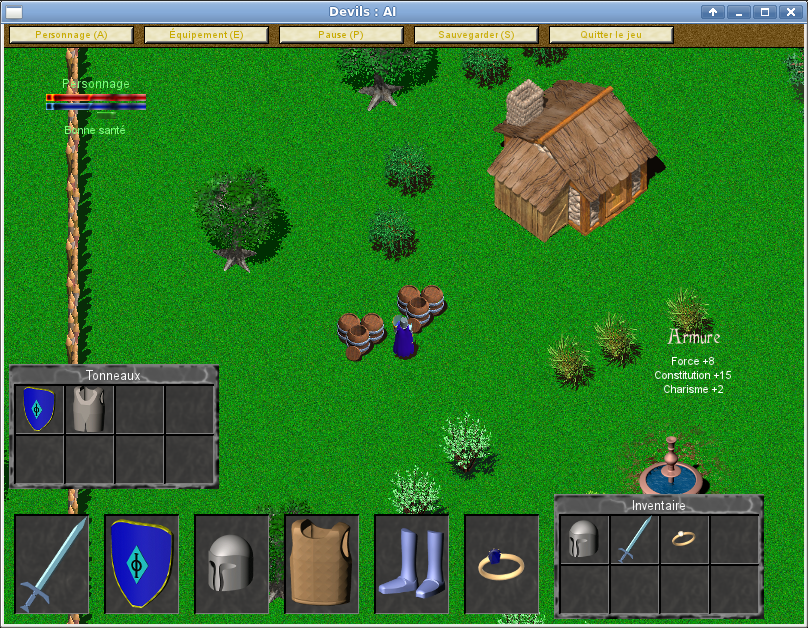Select the equipped steel helmet slot

[x=231, y=564]
